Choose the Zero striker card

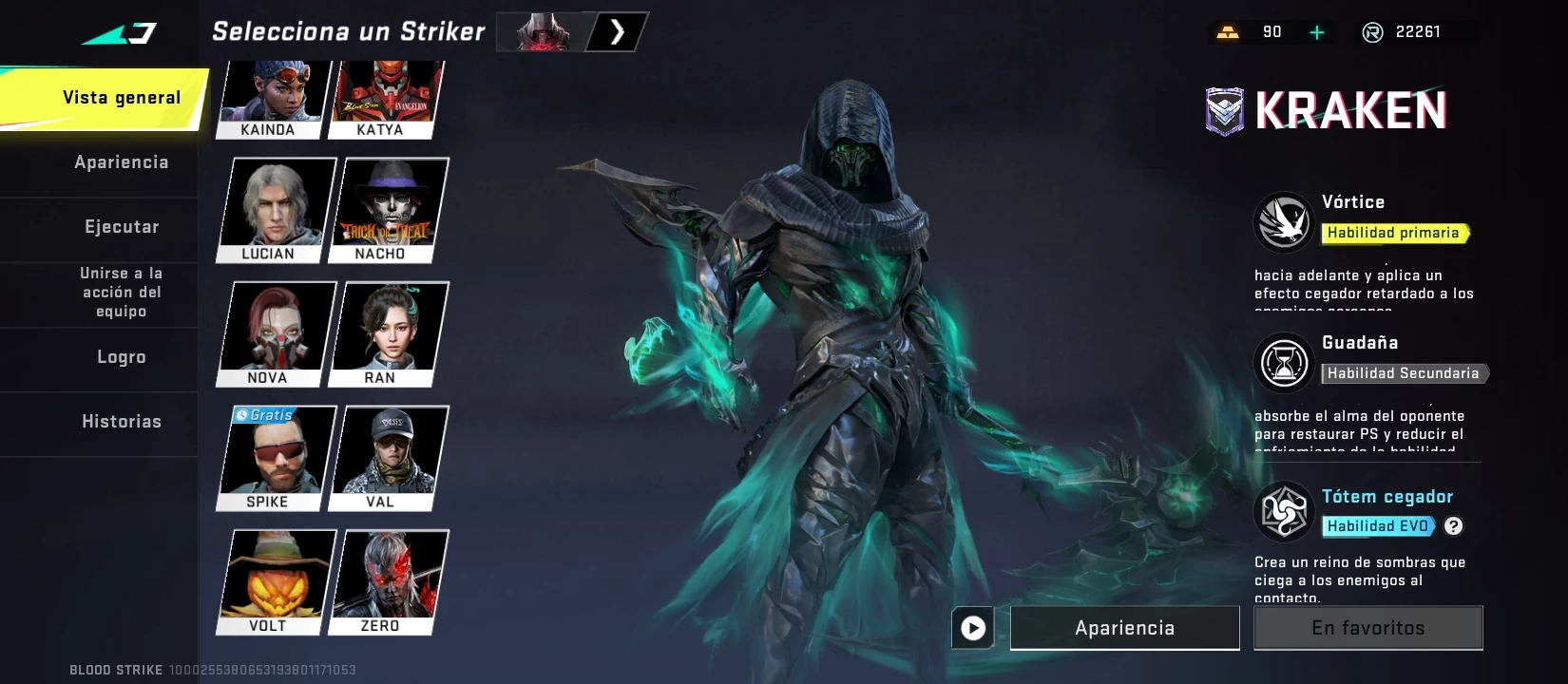388,581
